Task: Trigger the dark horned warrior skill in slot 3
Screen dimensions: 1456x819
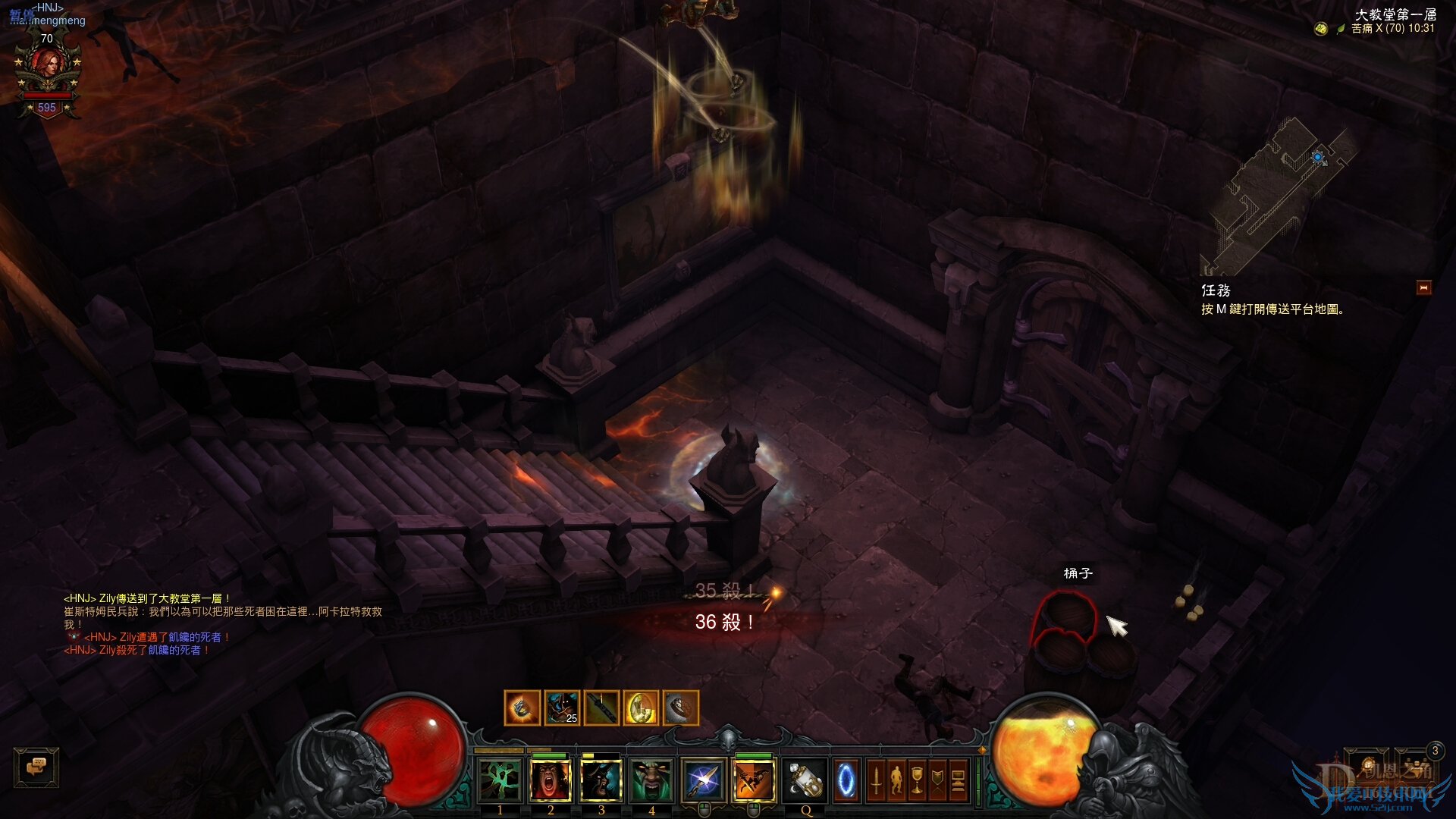Action: pyautogui.click(x=601, y=780)
